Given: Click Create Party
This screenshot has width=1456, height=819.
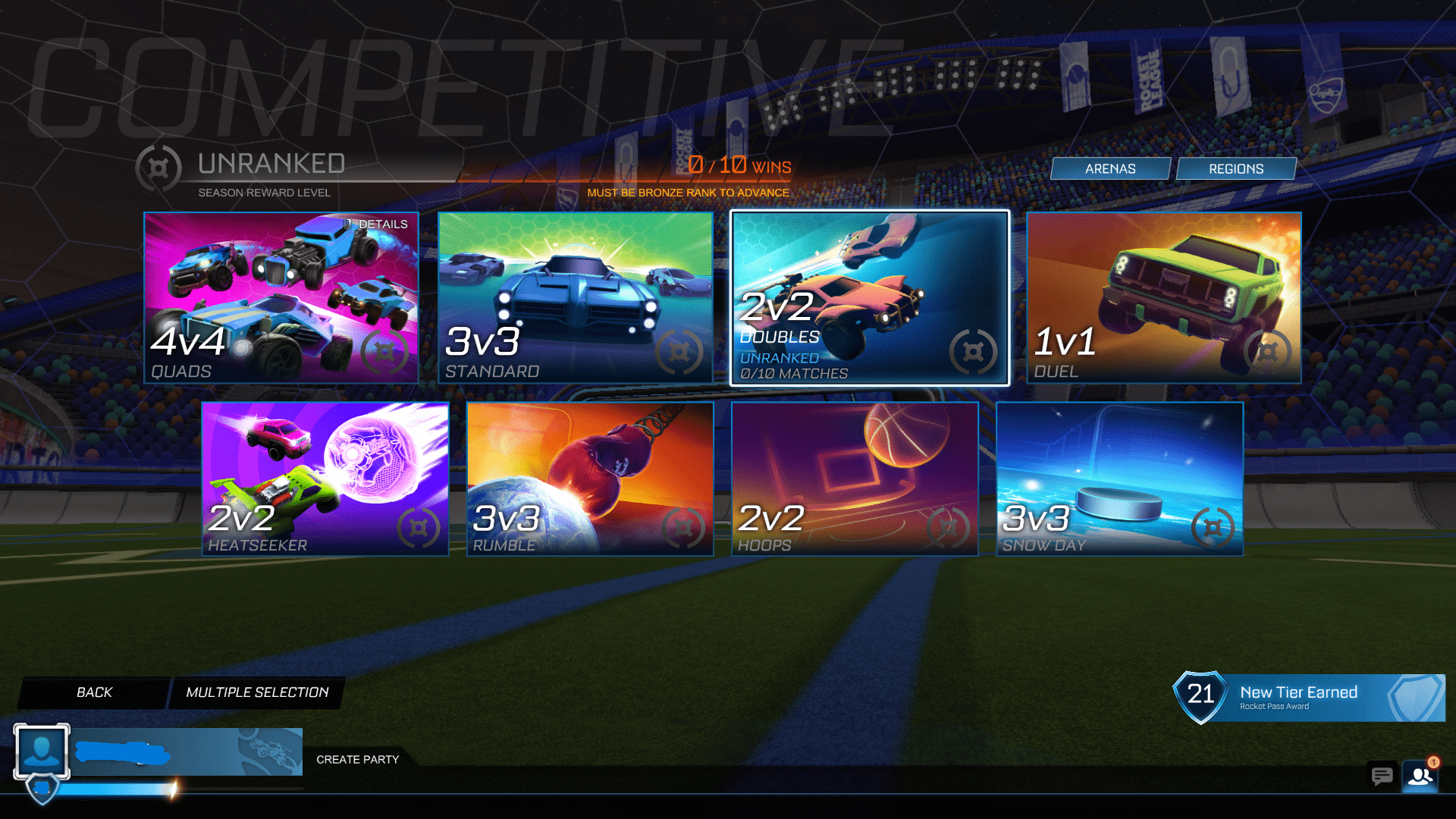Looking at the screenshot, I should click(358, 759).
